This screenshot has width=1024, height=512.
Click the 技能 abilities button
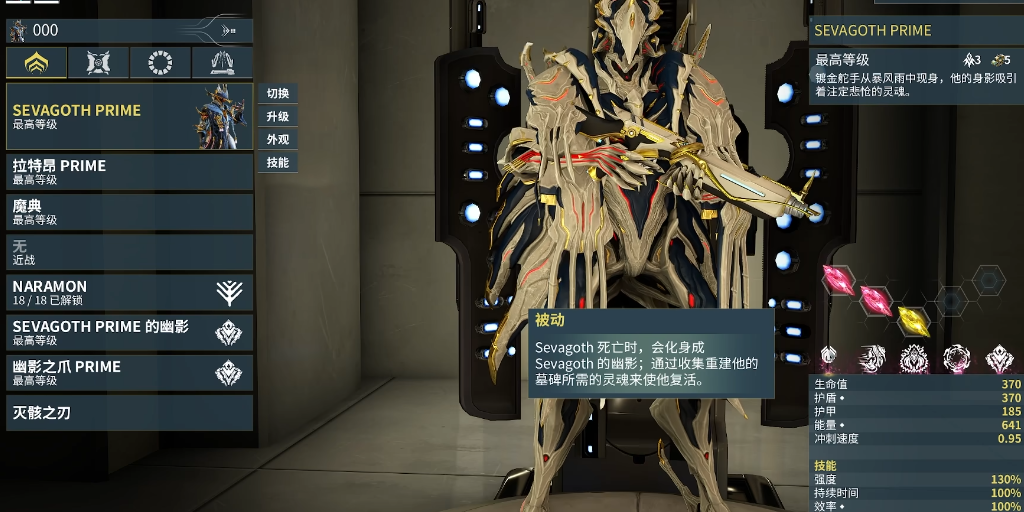[278, 163]
